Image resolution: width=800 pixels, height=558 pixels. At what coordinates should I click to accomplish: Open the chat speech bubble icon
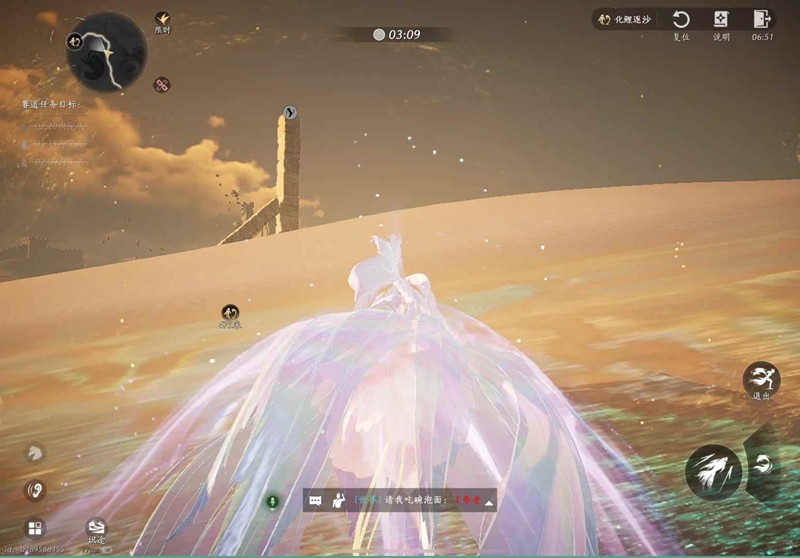click(x=316, y=500)
